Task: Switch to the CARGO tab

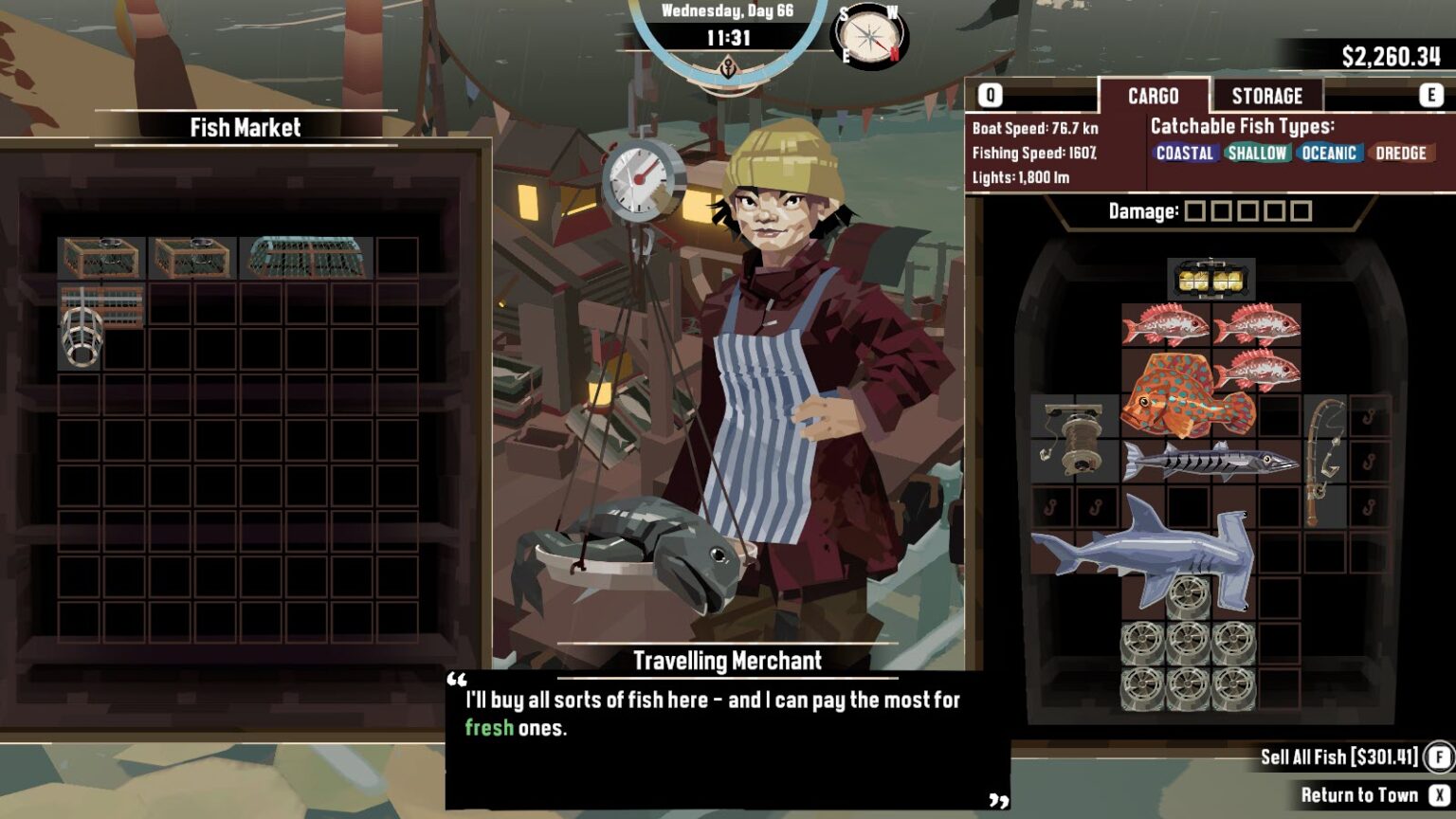Action: click(x=1153, y=96)
